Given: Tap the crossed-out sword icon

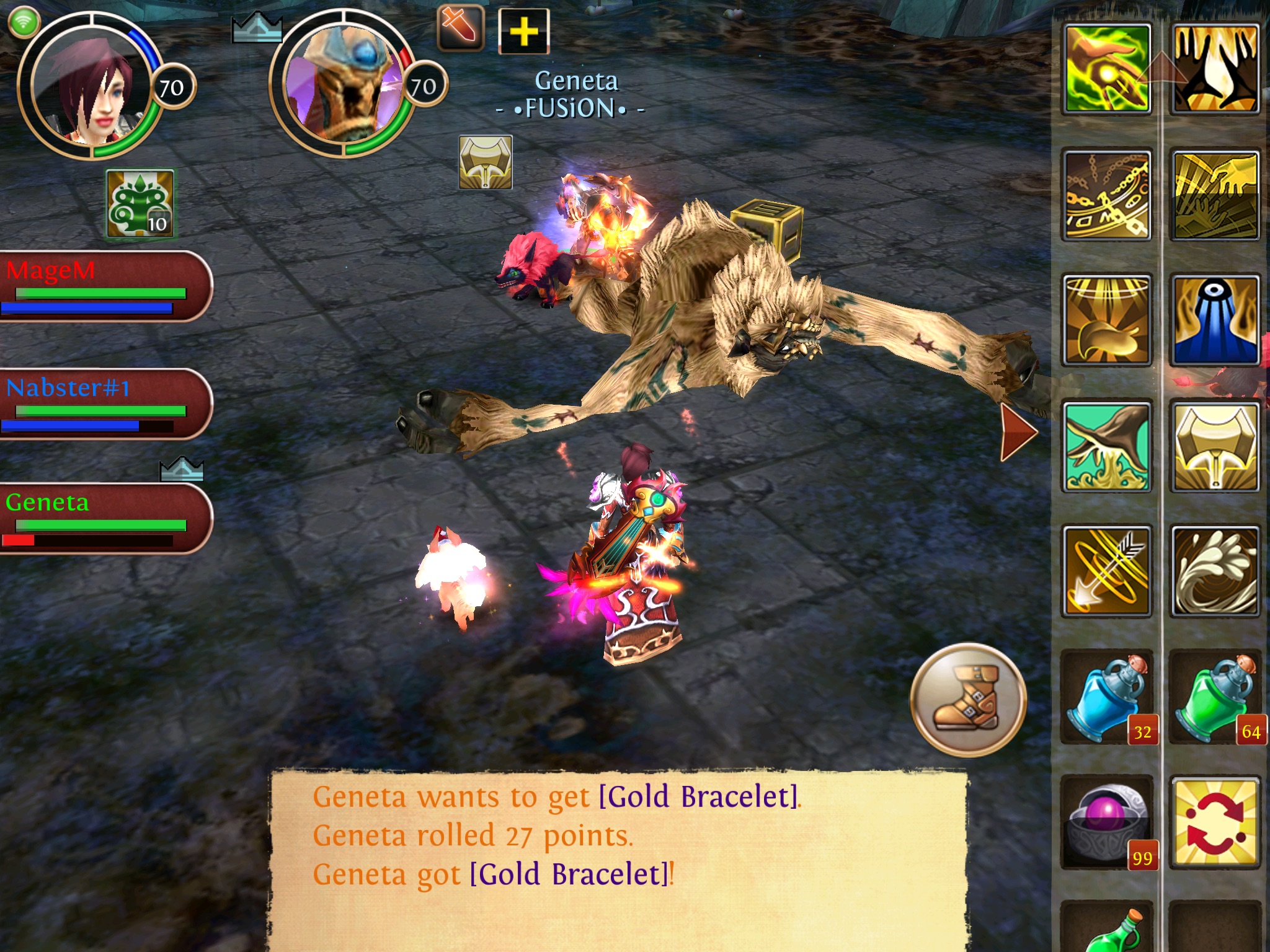Looking at the screenshot, I should [460, 28].
